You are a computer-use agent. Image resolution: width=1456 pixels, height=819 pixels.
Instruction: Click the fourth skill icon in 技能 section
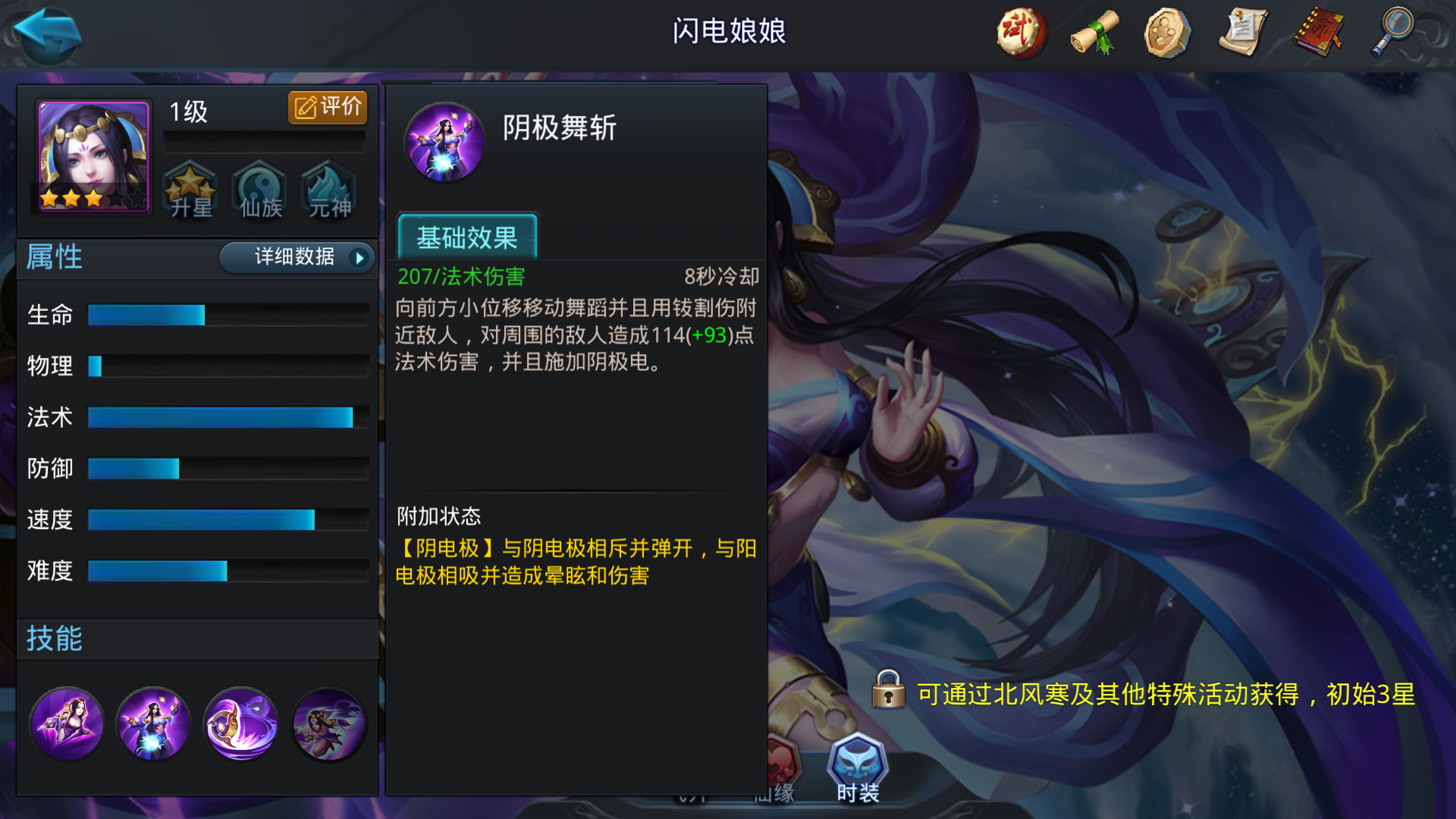point(328,724)
